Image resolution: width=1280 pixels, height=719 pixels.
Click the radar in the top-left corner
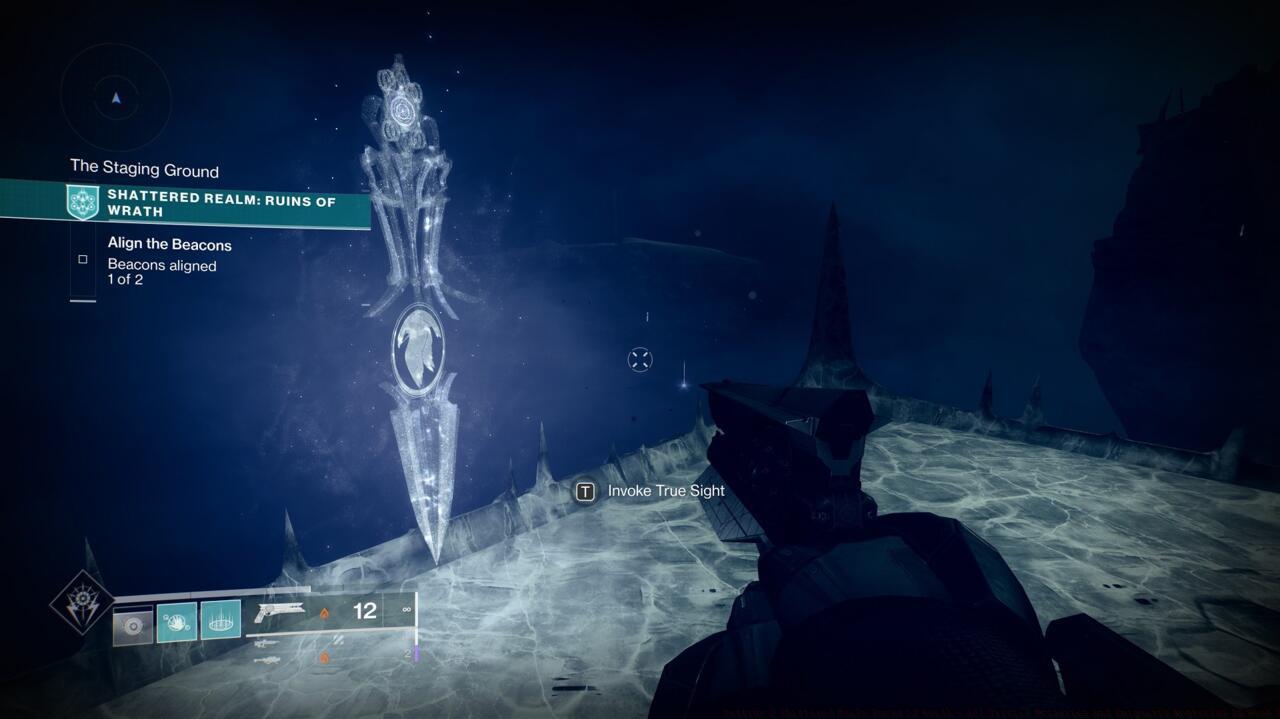(116, 98)
